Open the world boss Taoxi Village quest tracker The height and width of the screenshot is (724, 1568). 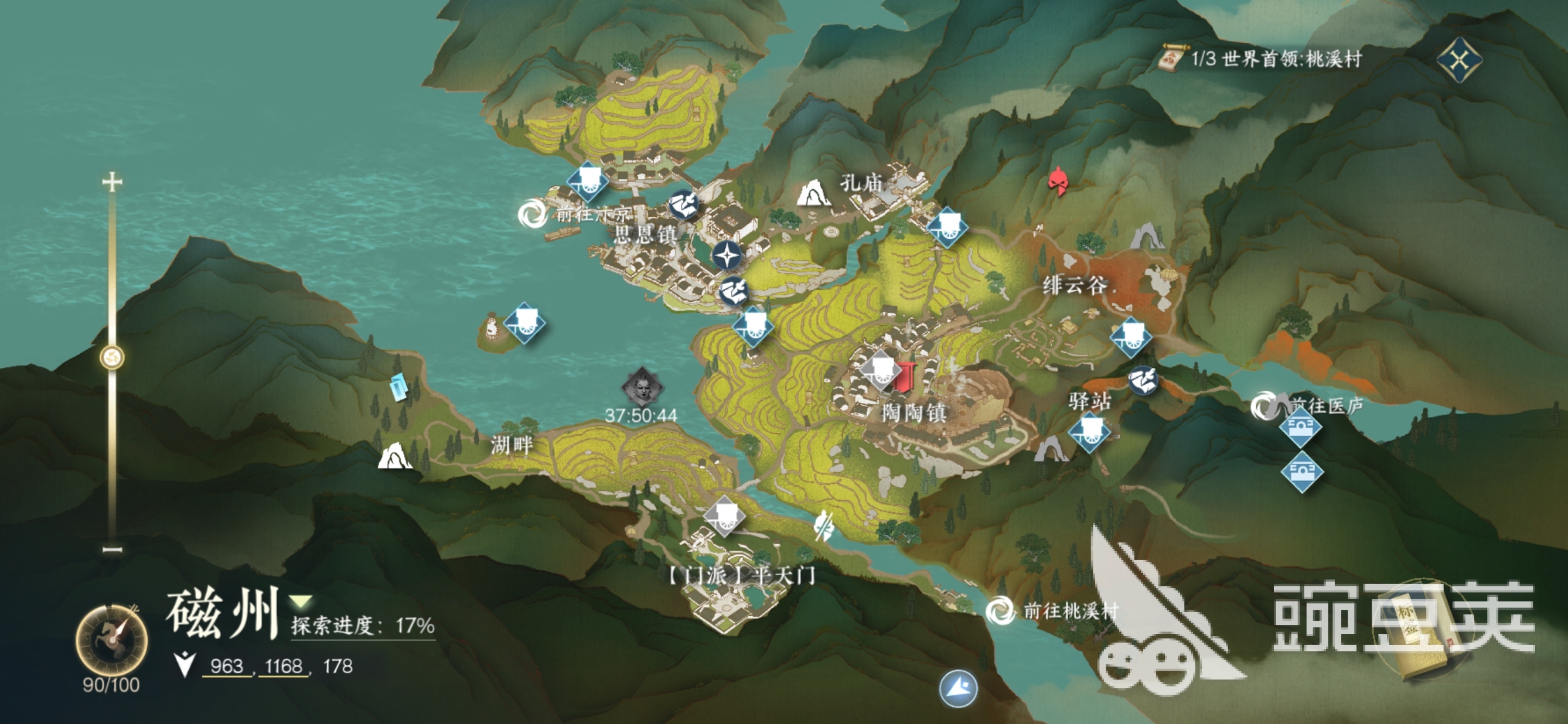(x=1263, y=59)
